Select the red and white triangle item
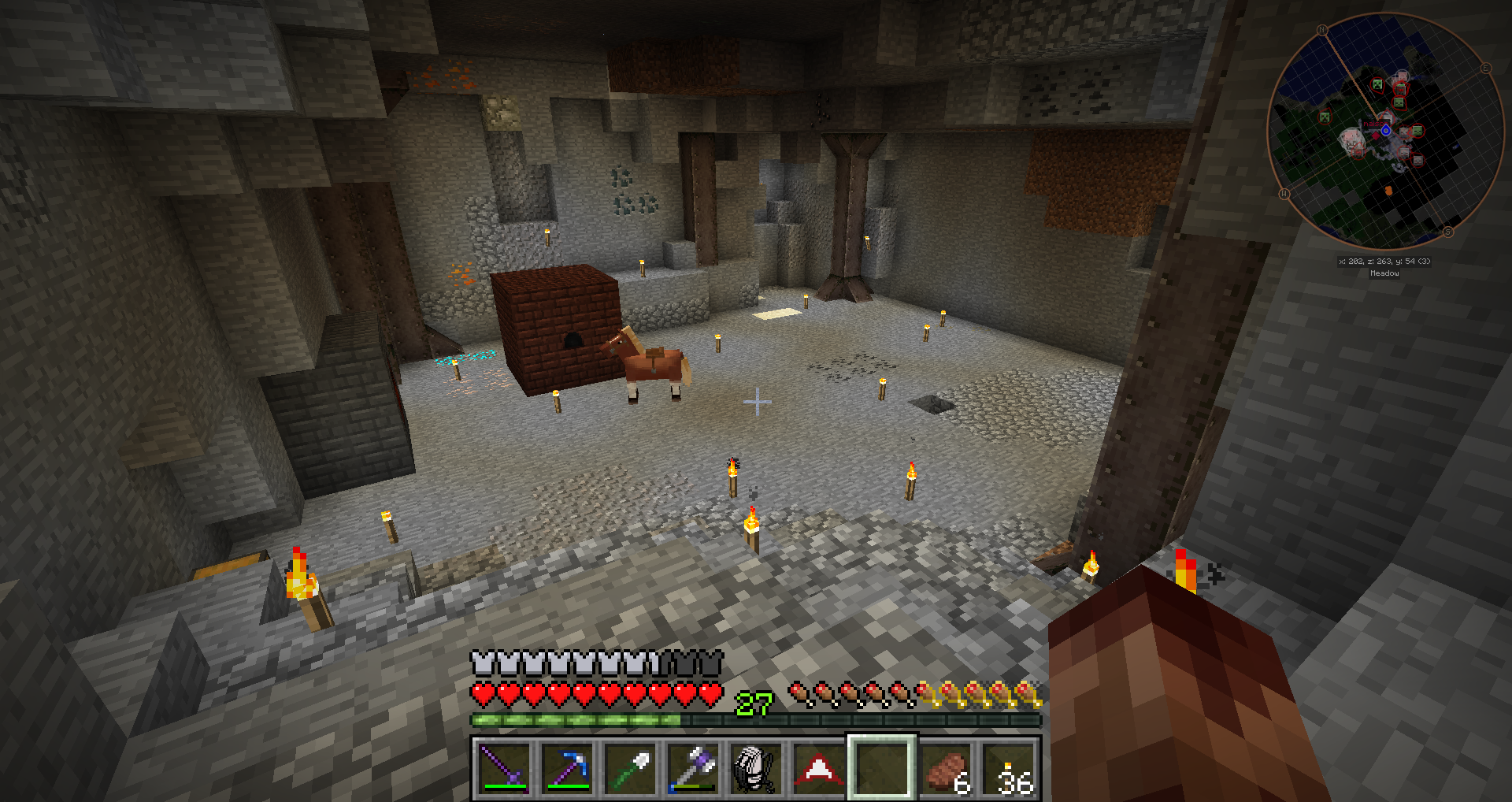The image size is (1512, 802). pos(819,767)
